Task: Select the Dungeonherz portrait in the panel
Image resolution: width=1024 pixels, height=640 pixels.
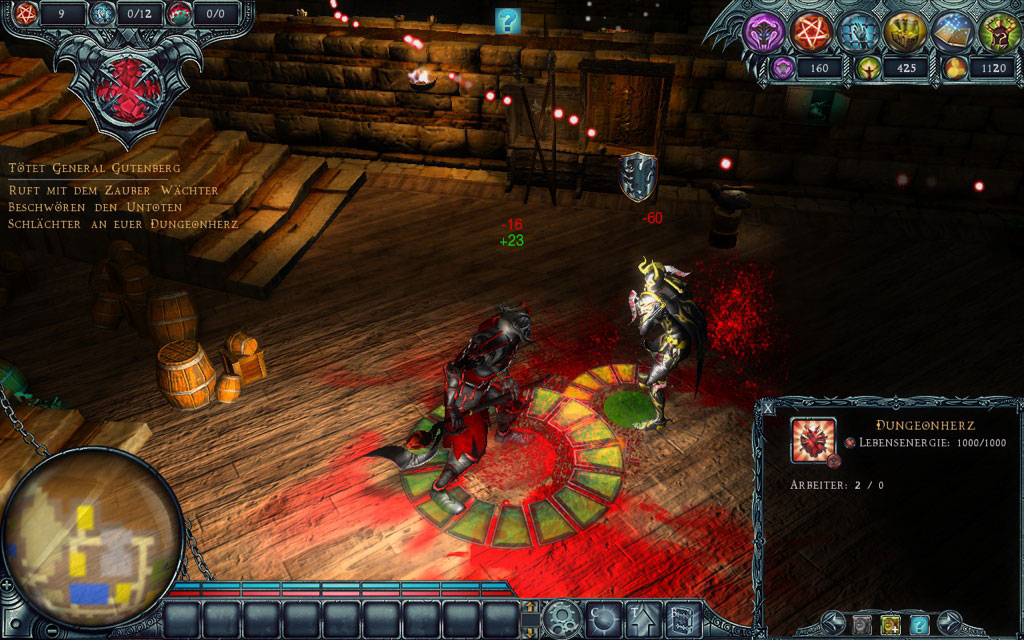Action: [812, 440]
